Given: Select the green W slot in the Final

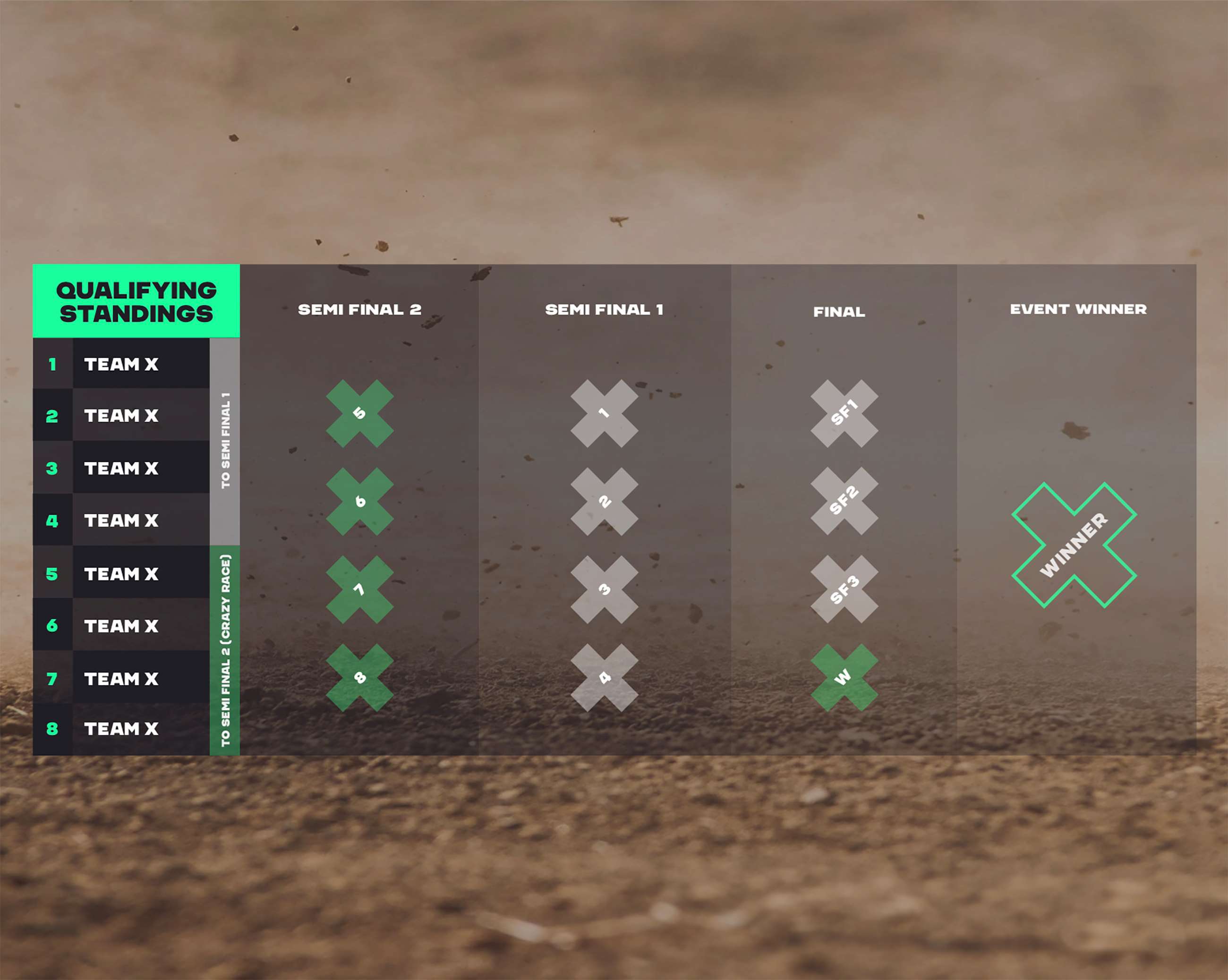Looking at the screenshot, I should point(844,677).
